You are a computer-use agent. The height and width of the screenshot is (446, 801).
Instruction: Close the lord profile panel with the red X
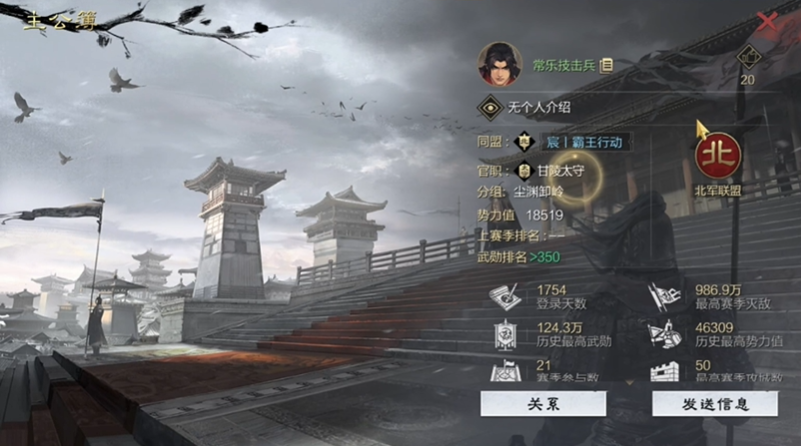pyautogui.click(x=768, y=21)
